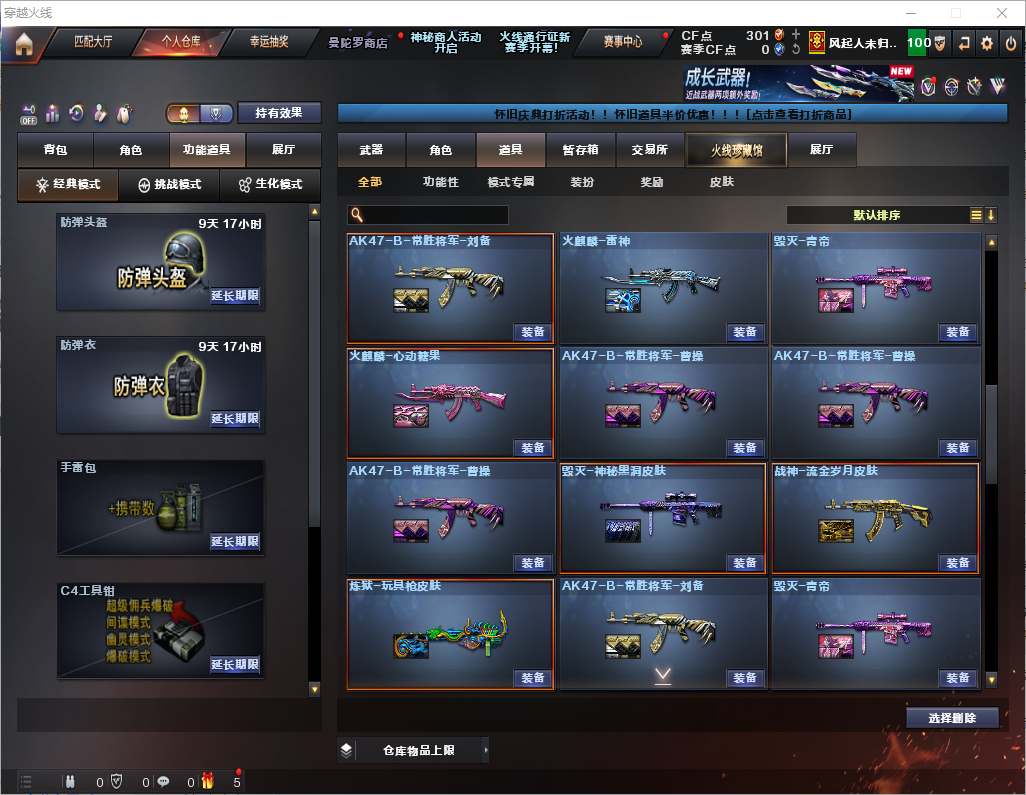This screenshot has width=1026, height=795.
Task: Filter items by 皮肤 skins
Action: click(721, 183)
